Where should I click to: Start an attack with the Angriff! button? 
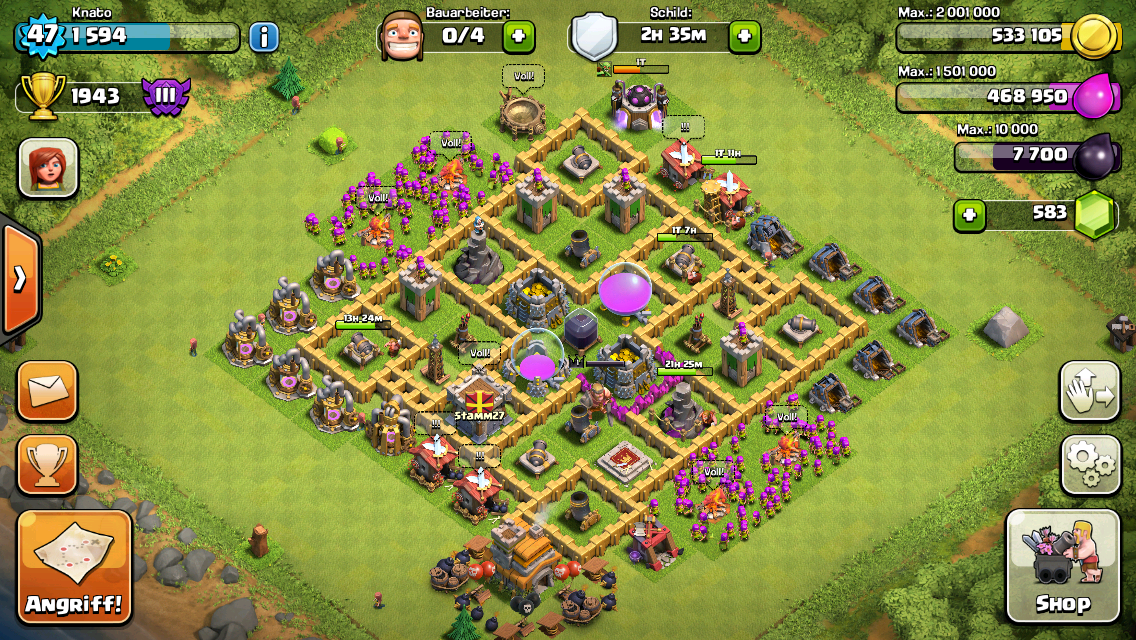75,566
